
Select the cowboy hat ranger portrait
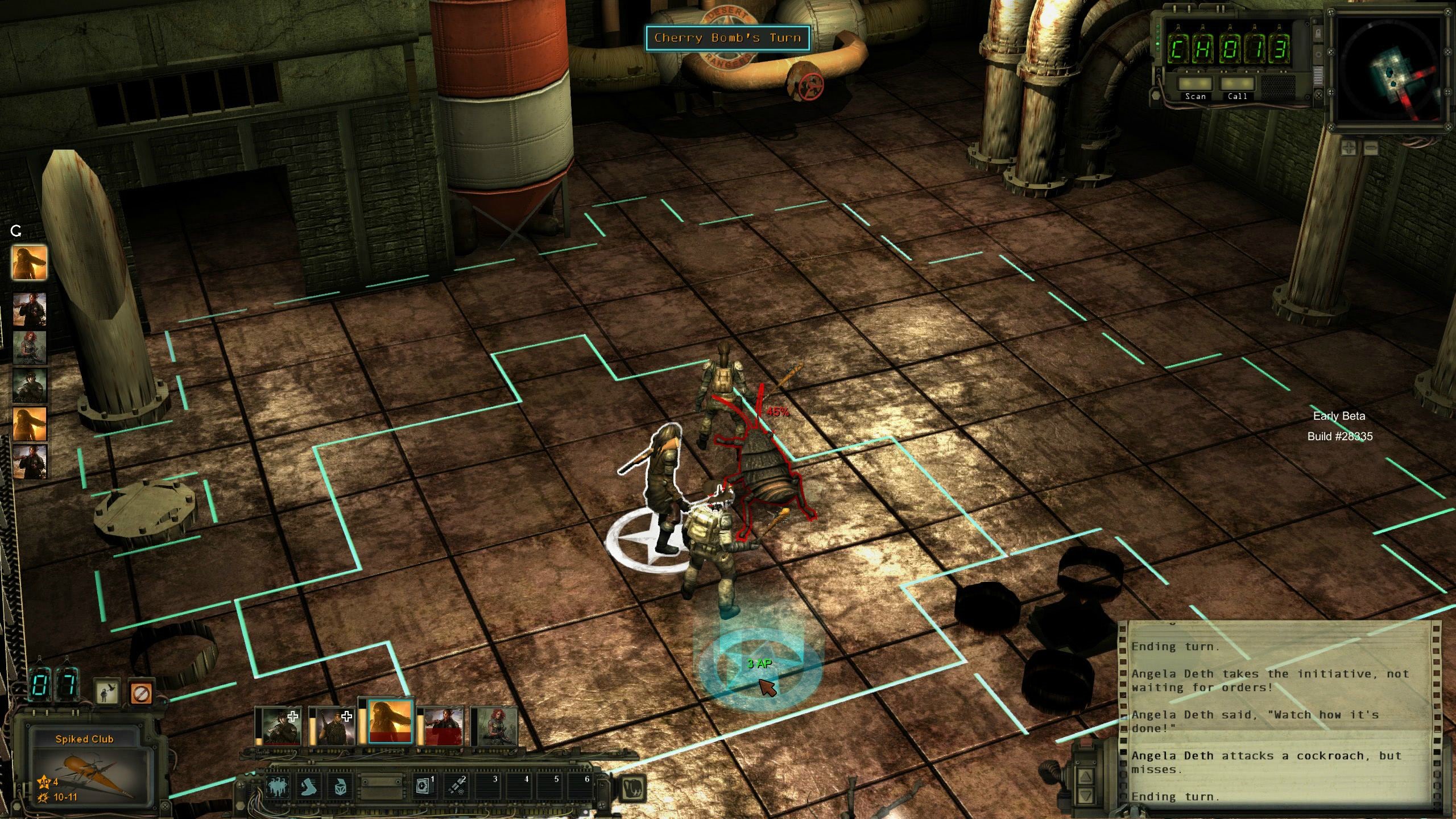coord(282,726)
